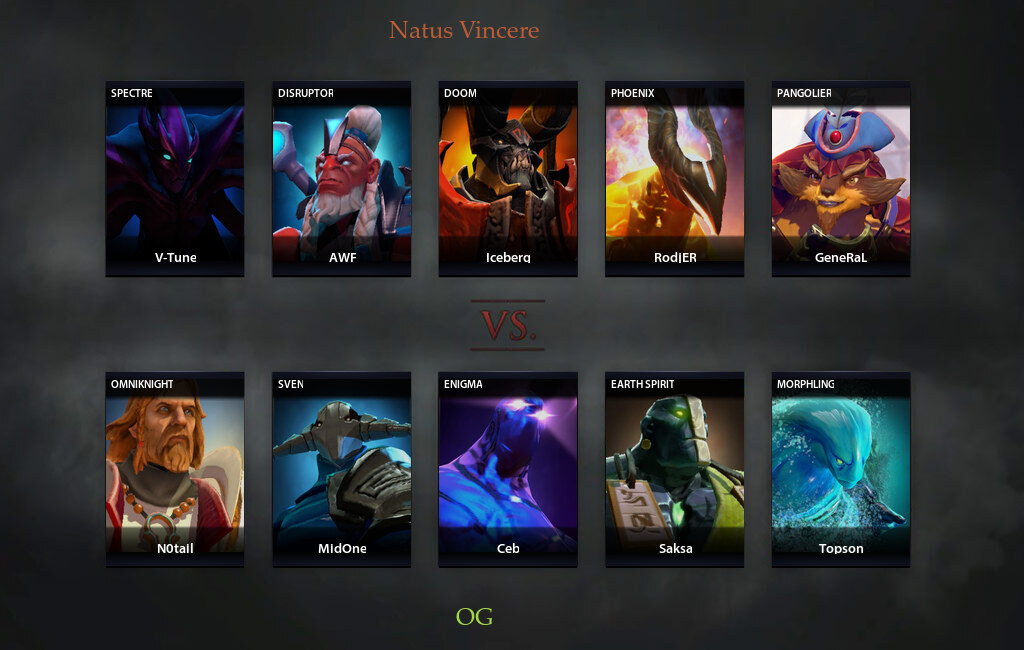Choose the Enigma card for Ceb
This screenshot has height=650, width=1024.
tap(508, 469)
